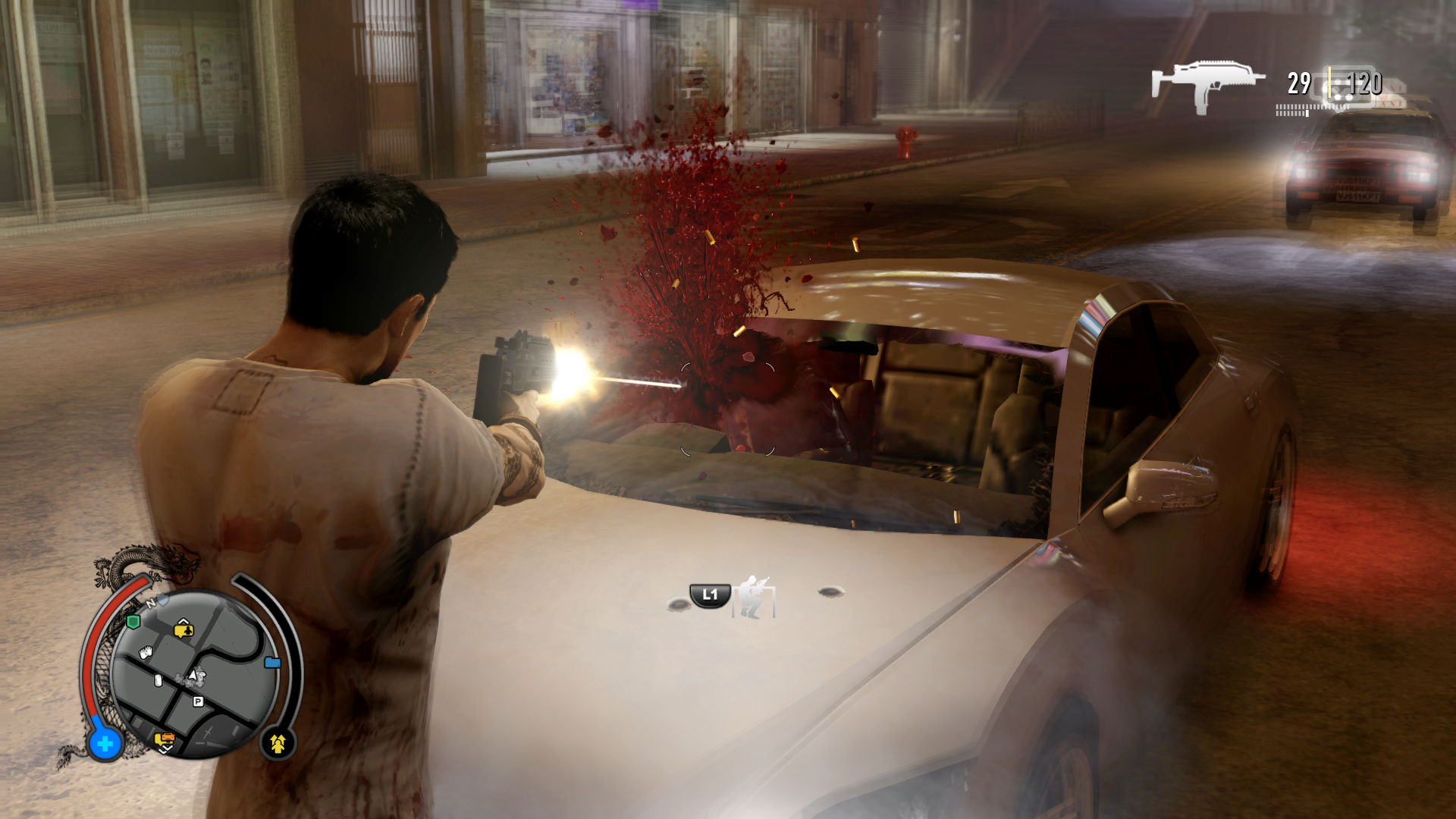Click the player arrow on the minimap
The image size is (1456, 819).
pos(193,676)
